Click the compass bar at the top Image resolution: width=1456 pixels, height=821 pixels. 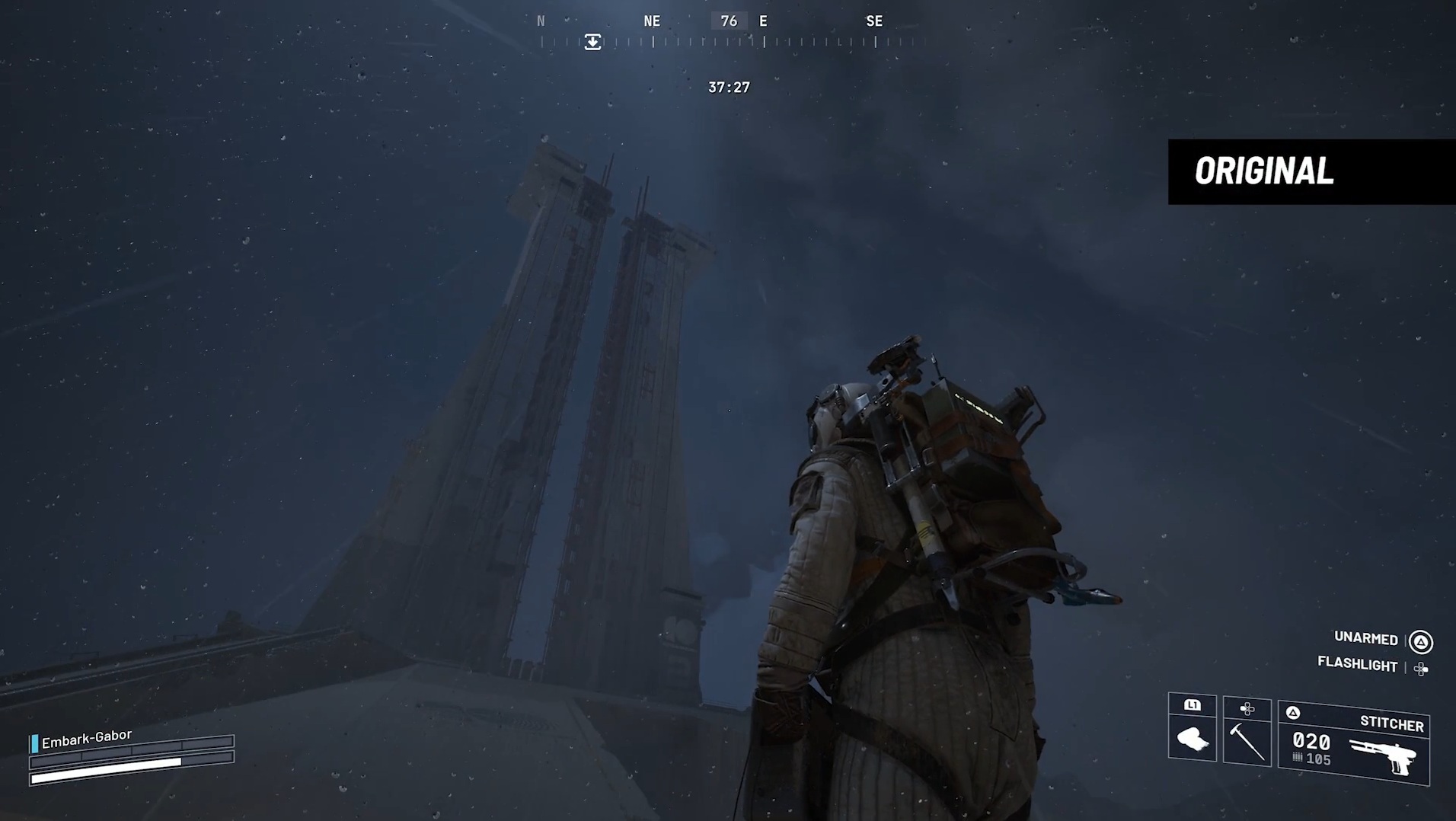click(x=729, y=32)
